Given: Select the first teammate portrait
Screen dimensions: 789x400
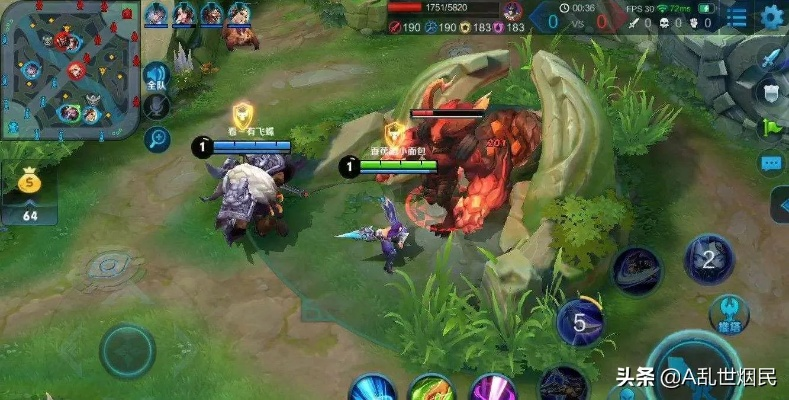Looking at the screenshot, I should pos(157,13).
